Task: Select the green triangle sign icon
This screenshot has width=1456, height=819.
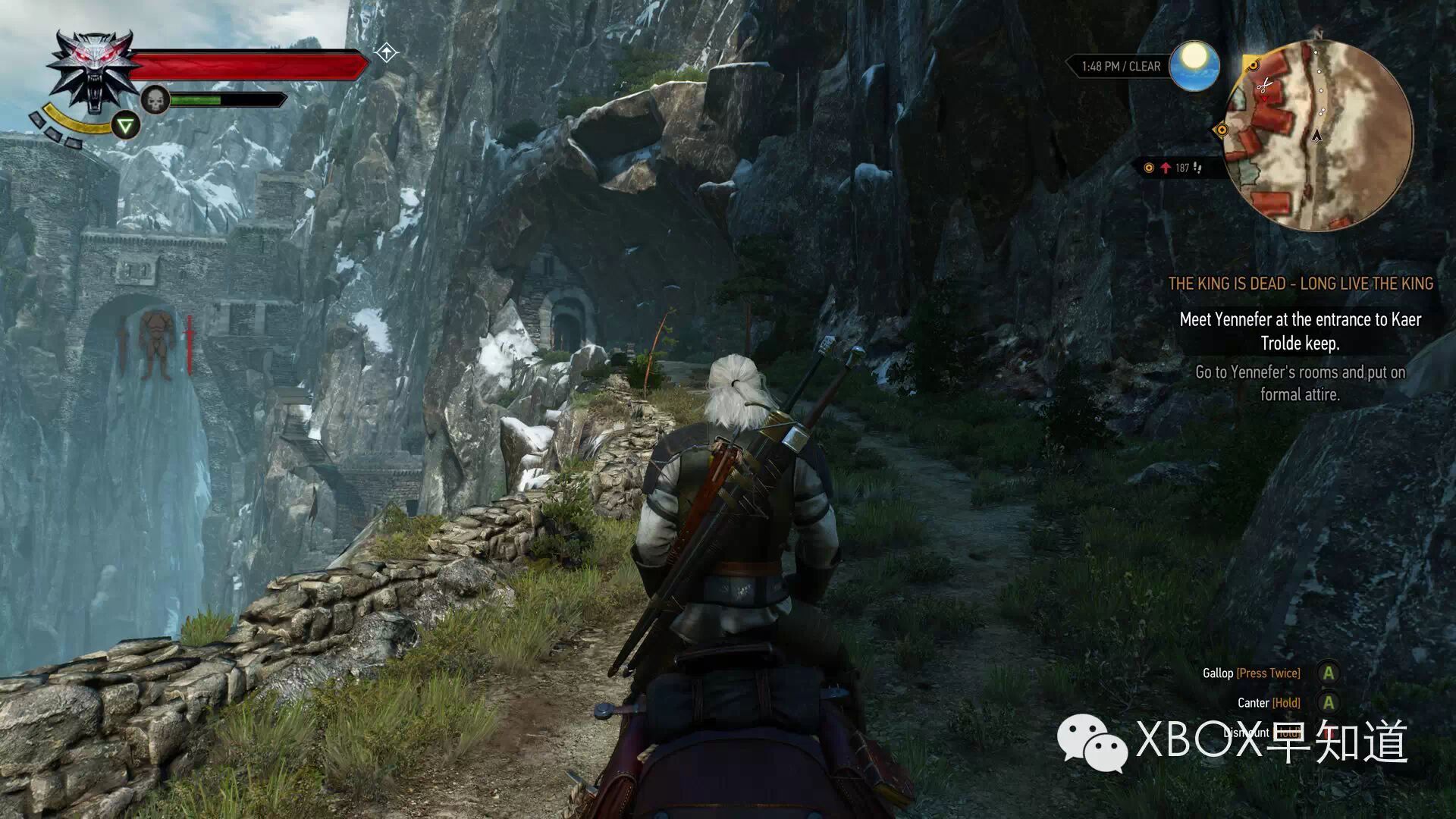Action: coord(125,125)
